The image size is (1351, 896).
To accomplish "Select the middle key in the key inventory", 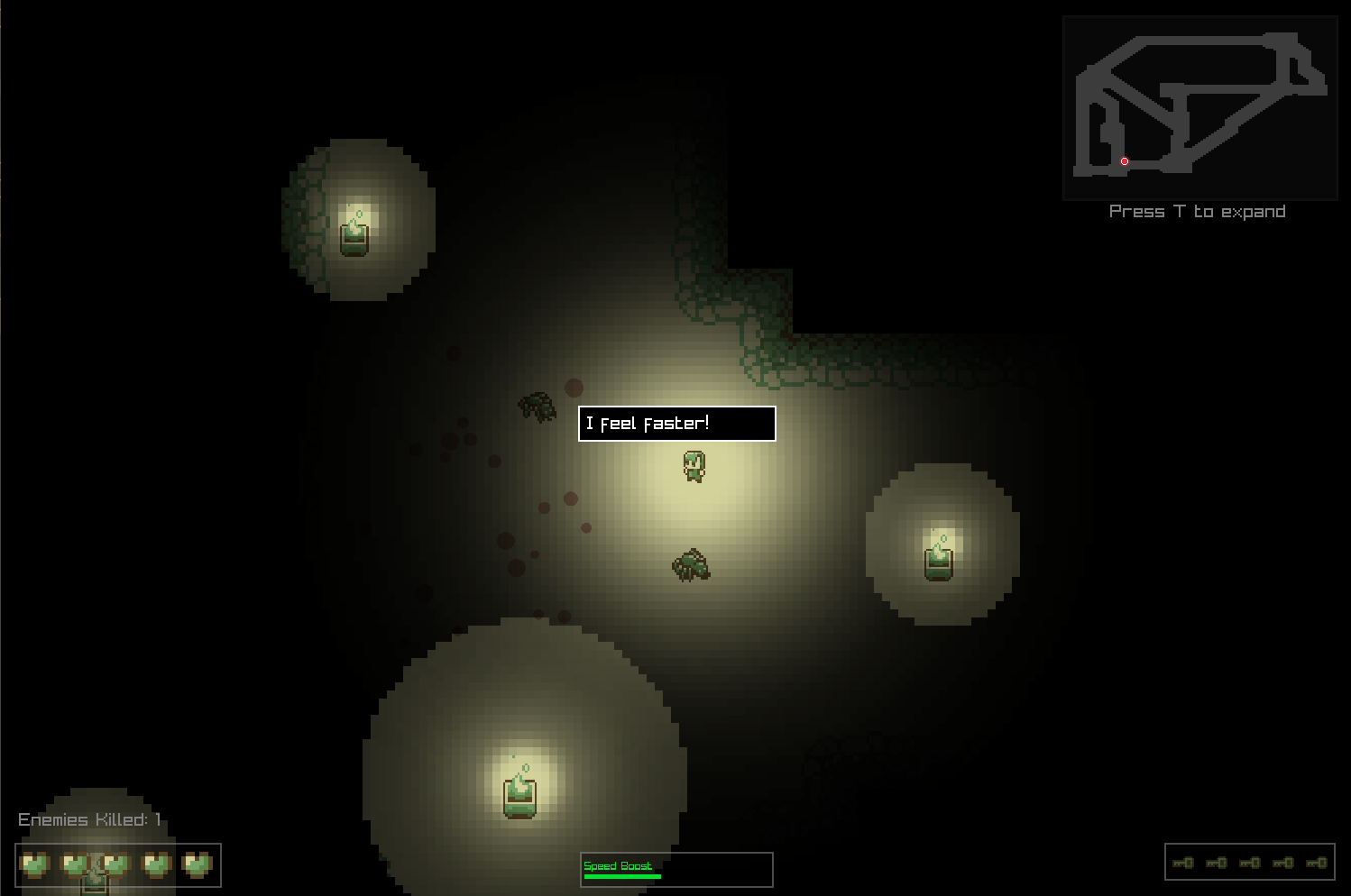I will pyautogui.click(x=1250, y=863).
